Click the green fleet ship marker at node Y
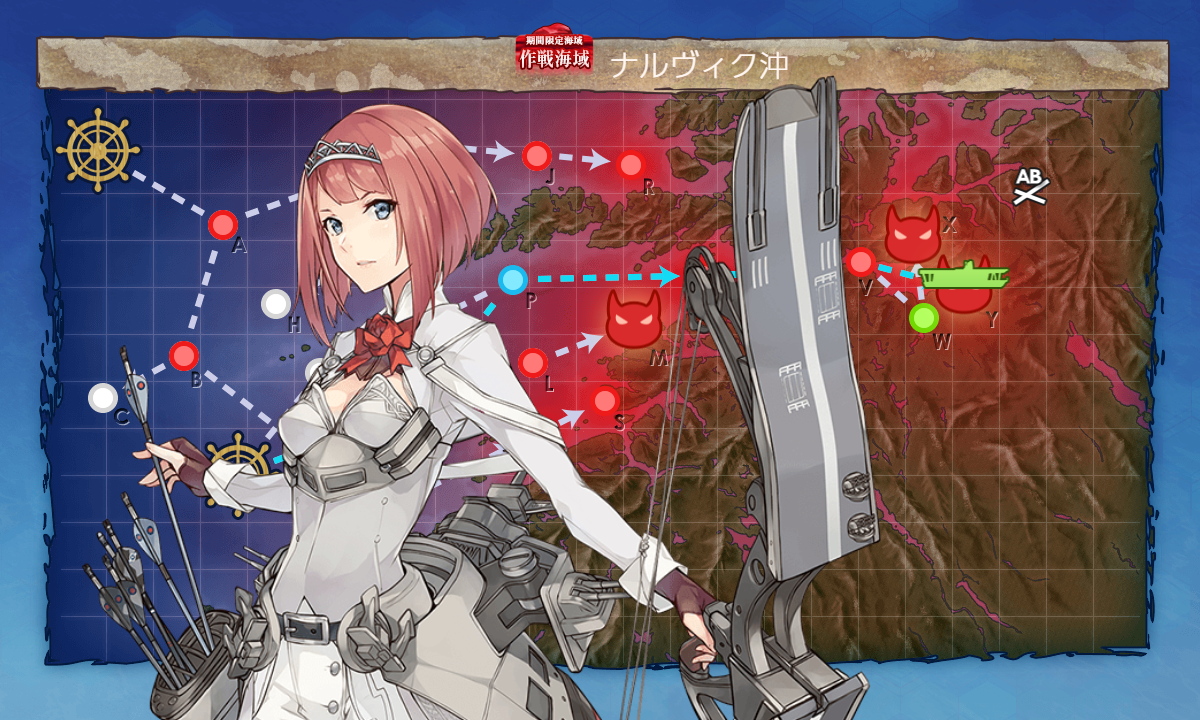Screen dimensions: 1200x720 point(964,275)
